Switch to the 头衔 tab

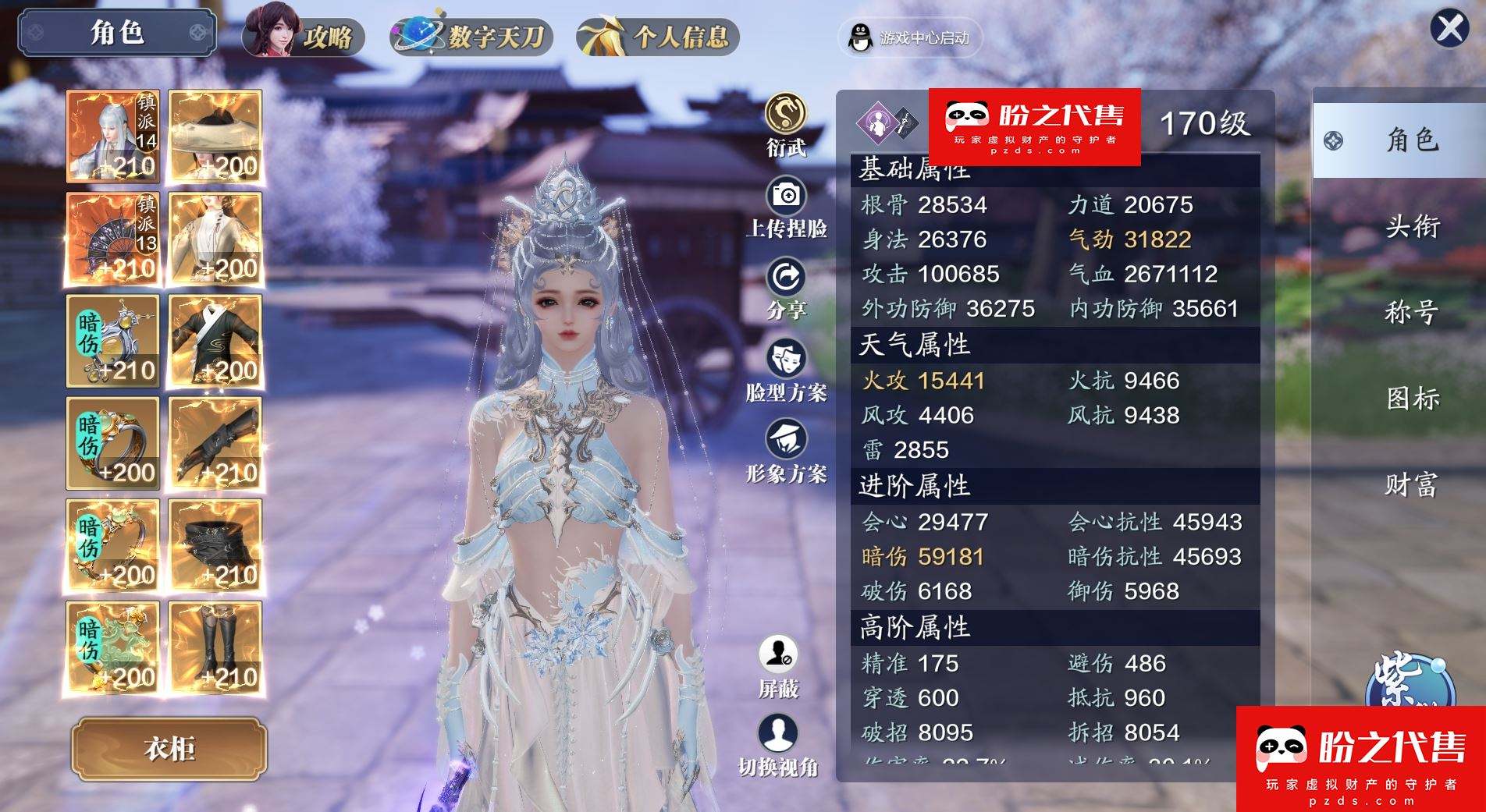click(x=1412, y=226)
